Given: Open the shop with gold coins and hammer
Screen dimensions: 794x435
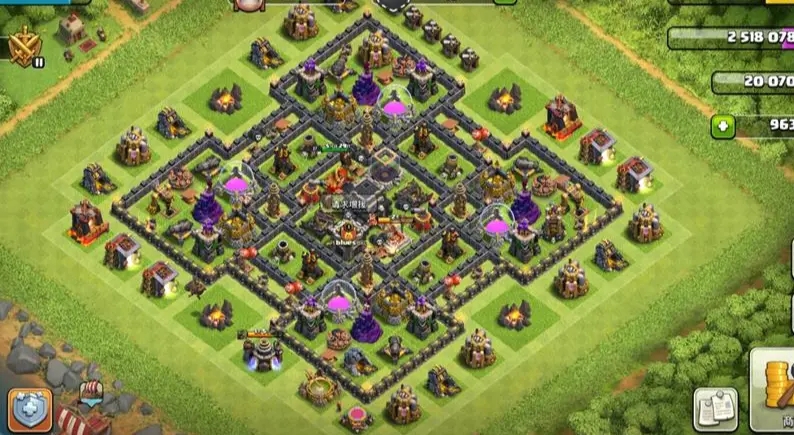Looking at the screenshot, I should (773, 392).
